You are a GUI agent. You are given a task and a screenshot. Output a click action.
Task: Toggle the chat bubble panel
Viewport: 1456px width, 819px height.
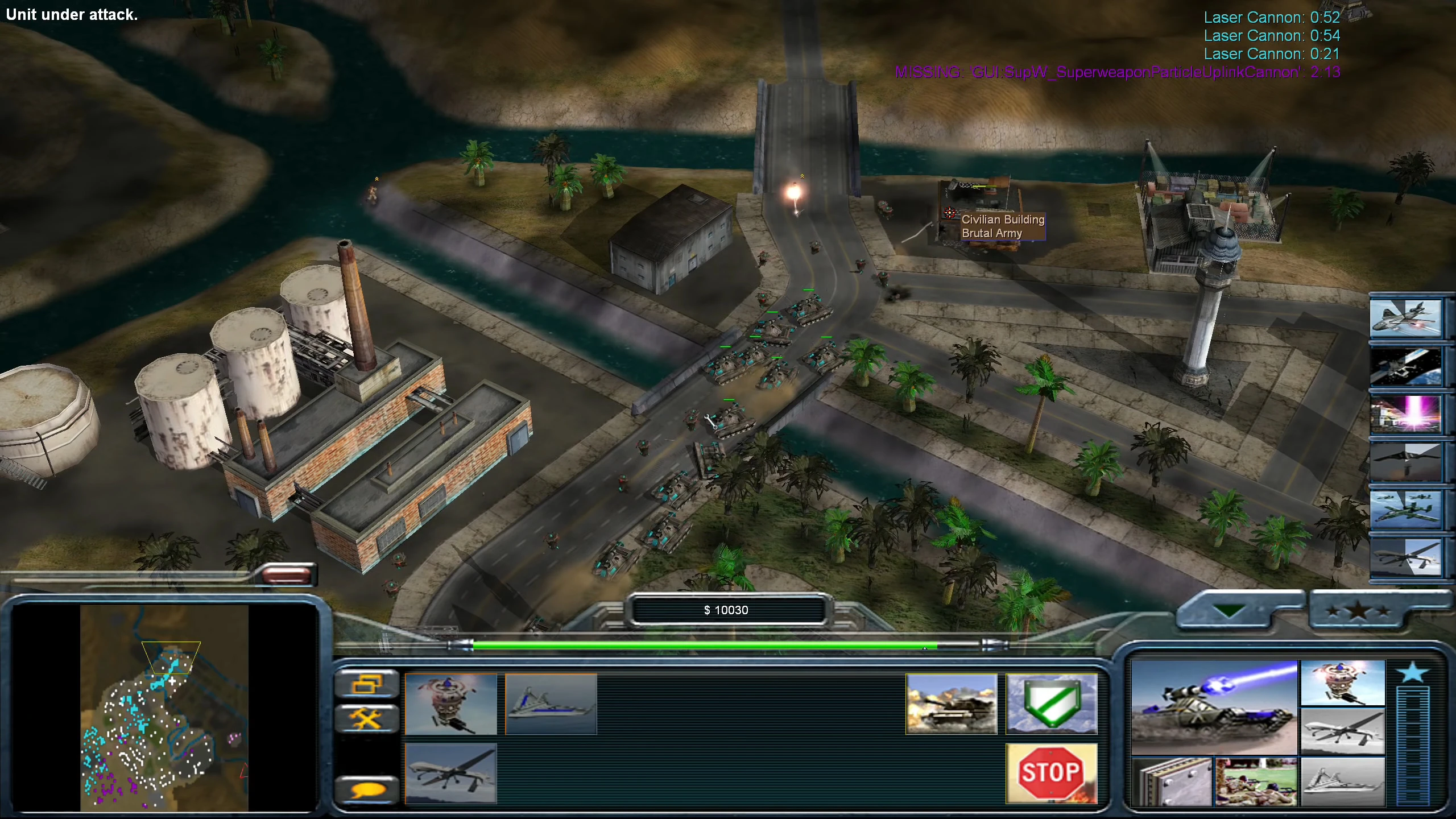[x=369, y=789]
